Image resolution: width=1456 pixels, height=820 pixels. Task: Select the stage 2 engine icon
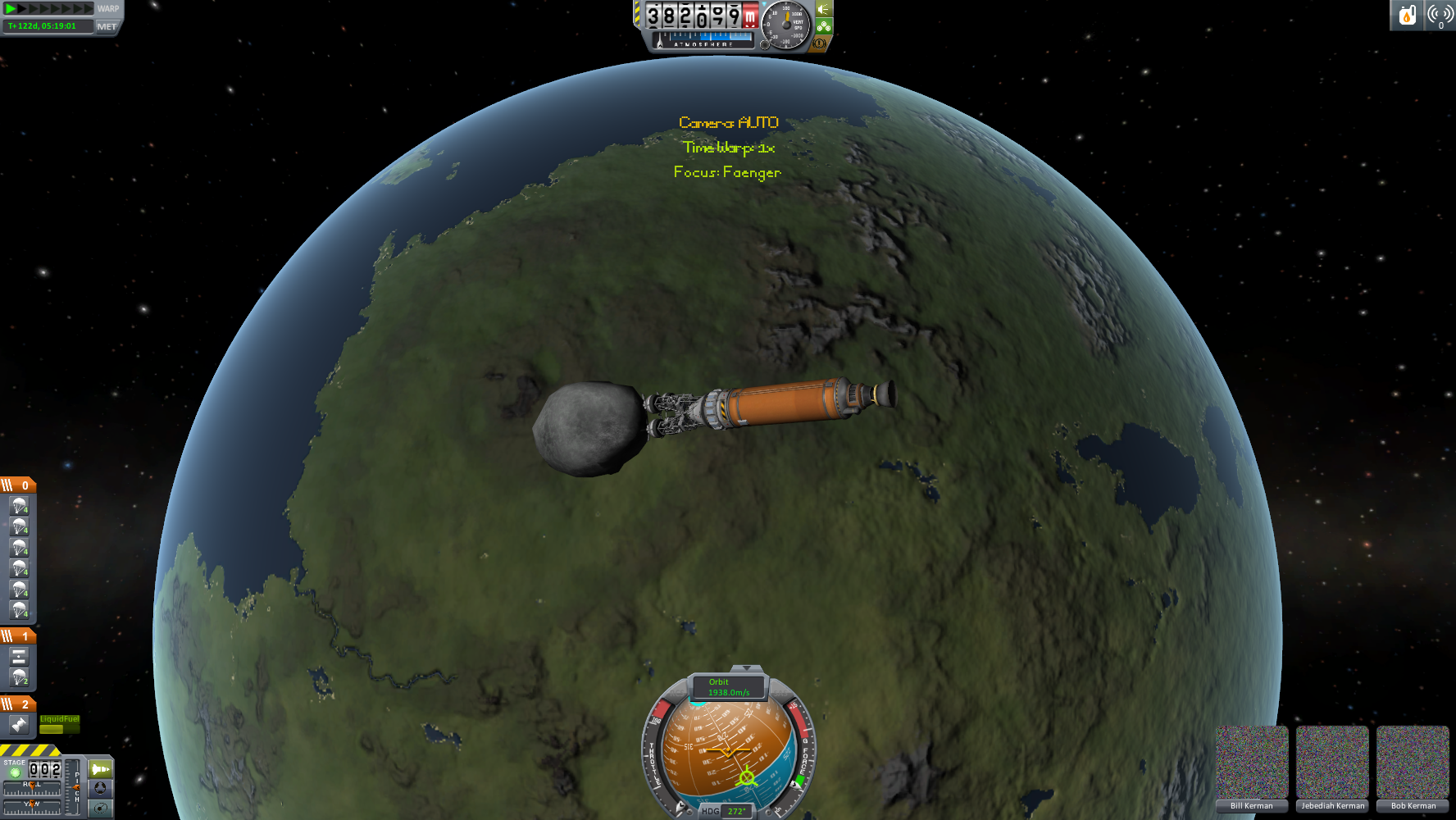click(19, 724)
